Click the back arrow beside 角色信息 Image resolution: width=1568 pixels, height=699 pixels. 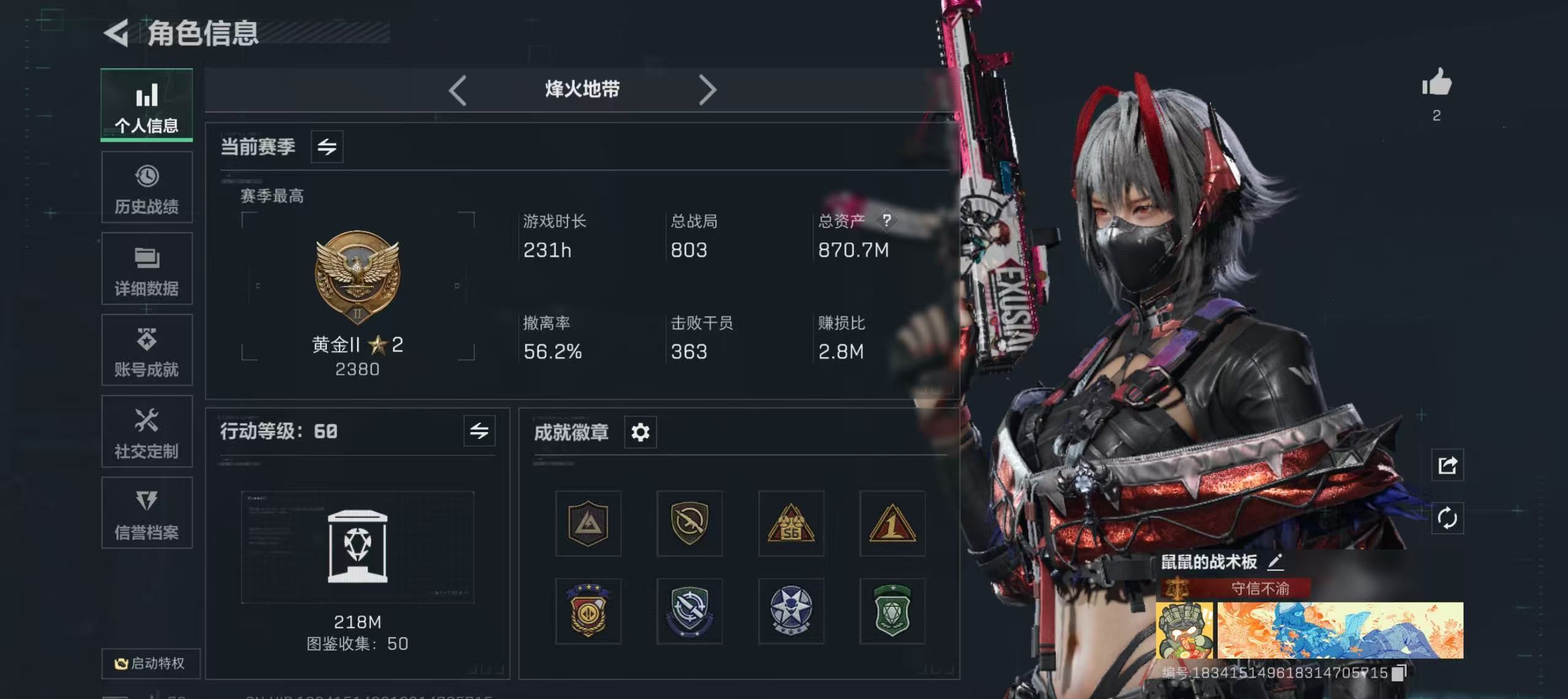[x=117, y=34]
